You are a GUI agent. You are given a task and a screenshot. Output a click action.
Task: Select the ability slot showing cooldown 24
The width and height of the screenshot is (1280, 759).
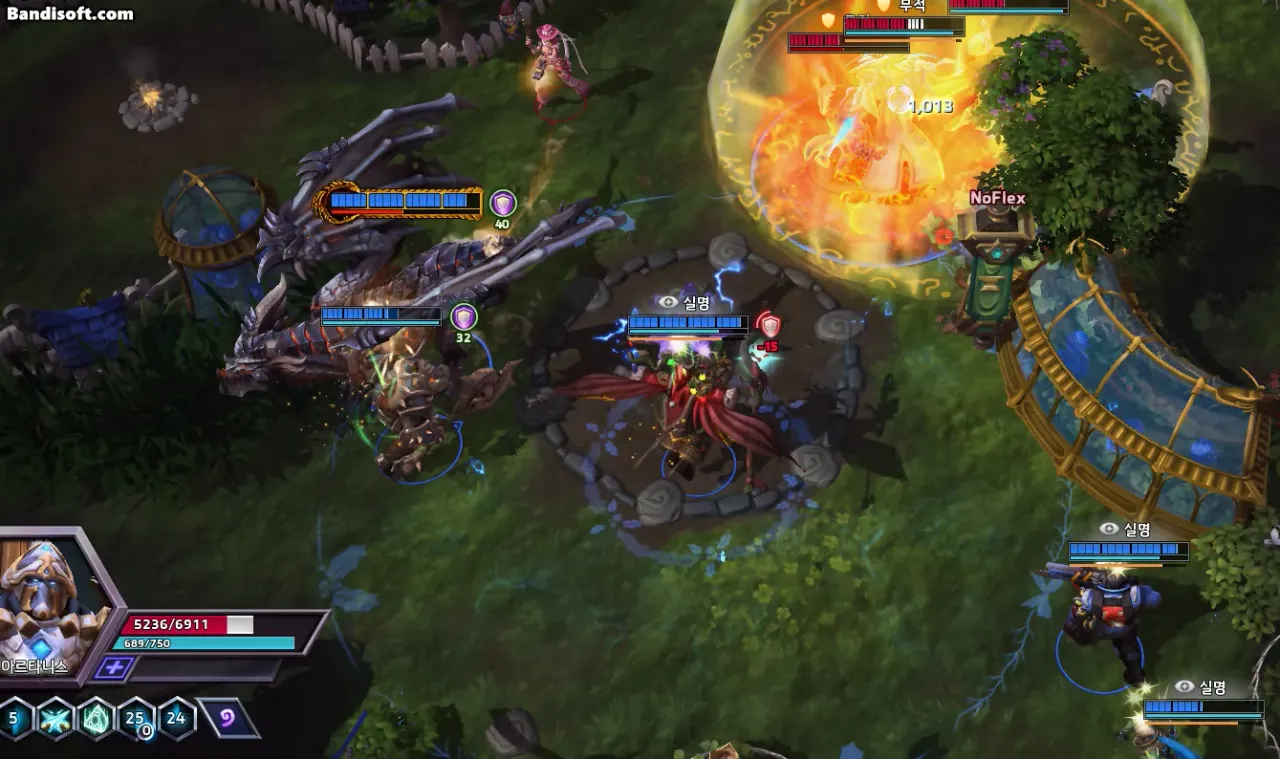click(x=177, y=718)
